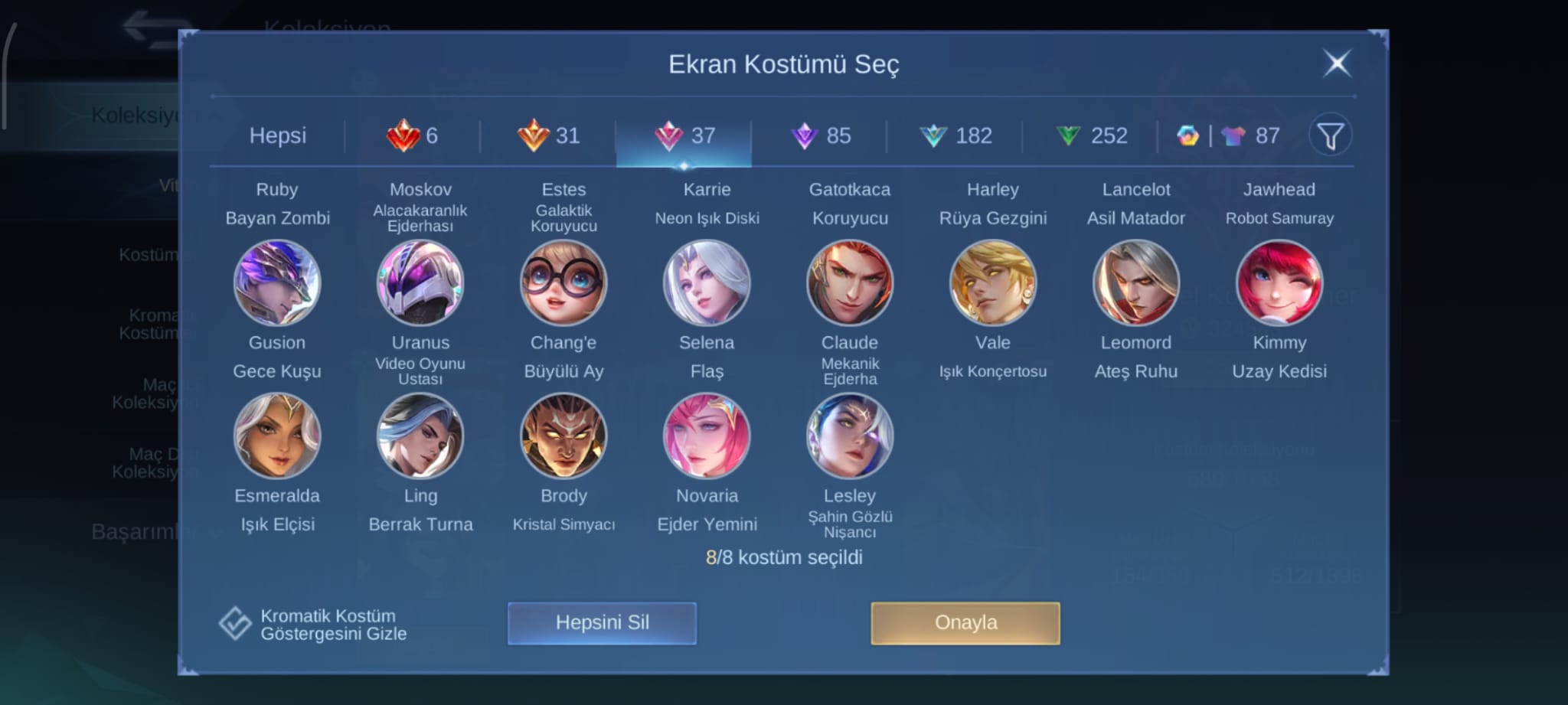The width and height of the screenshot is (1568, 705).
Task: Select the red gem tab with 6 skins
Action: pos(412,135)
